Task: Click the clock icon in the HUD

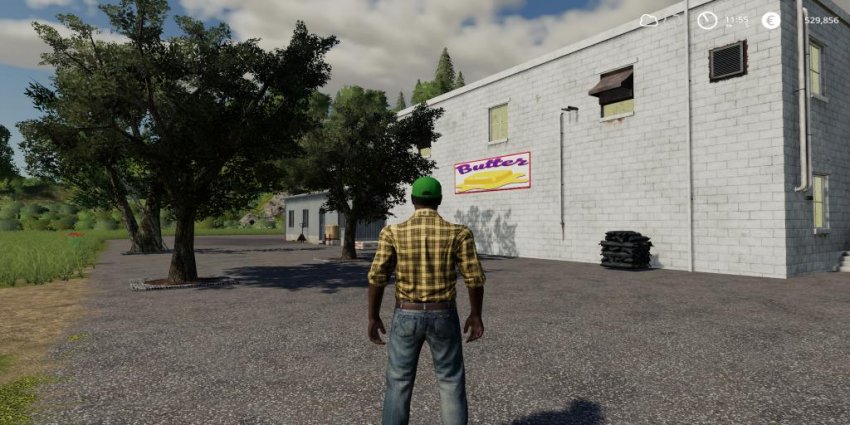Action: tap(707, 20)
